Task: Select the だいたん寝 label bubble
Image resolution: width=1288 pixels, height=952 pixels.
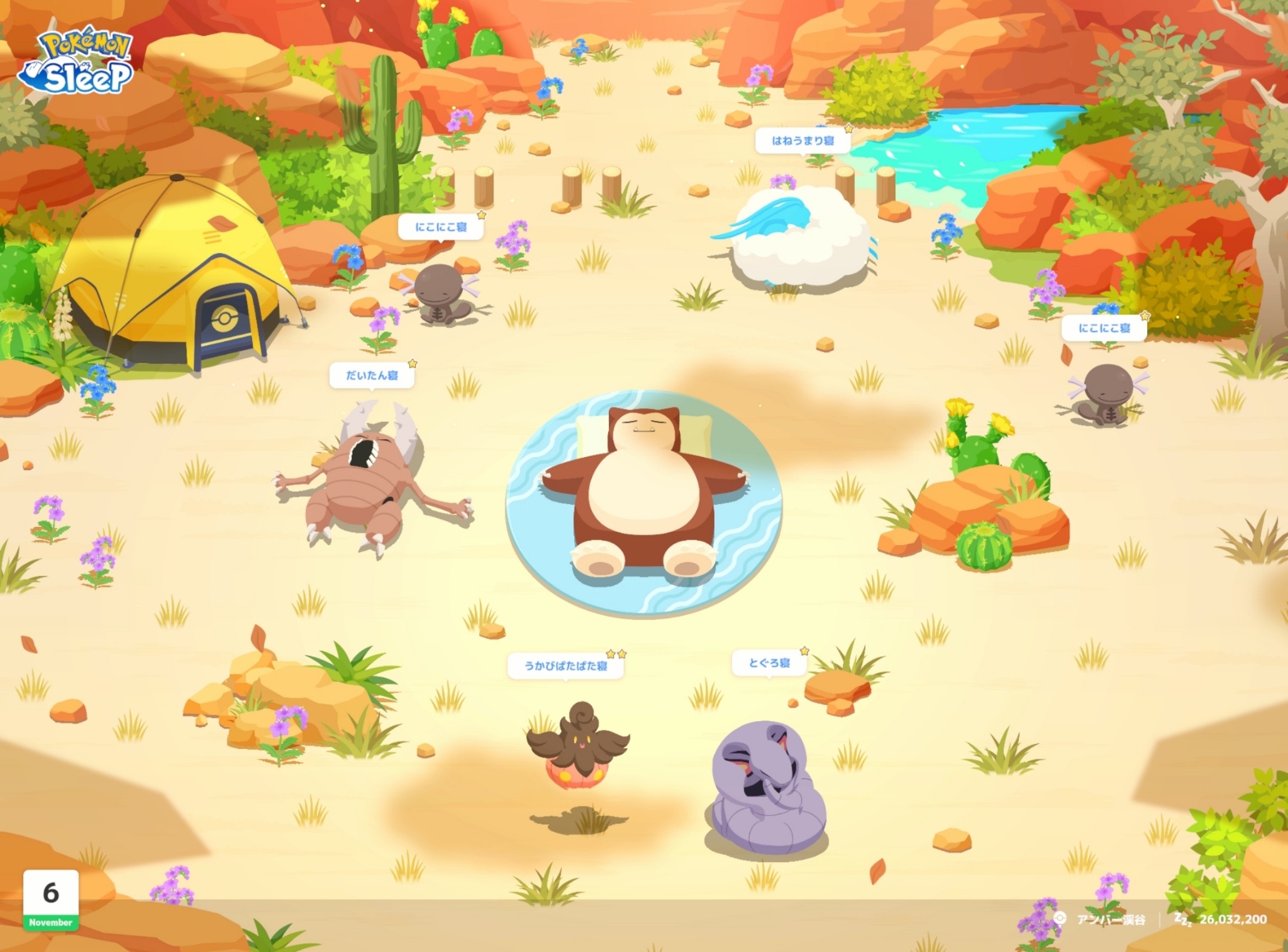Action: 372,375
